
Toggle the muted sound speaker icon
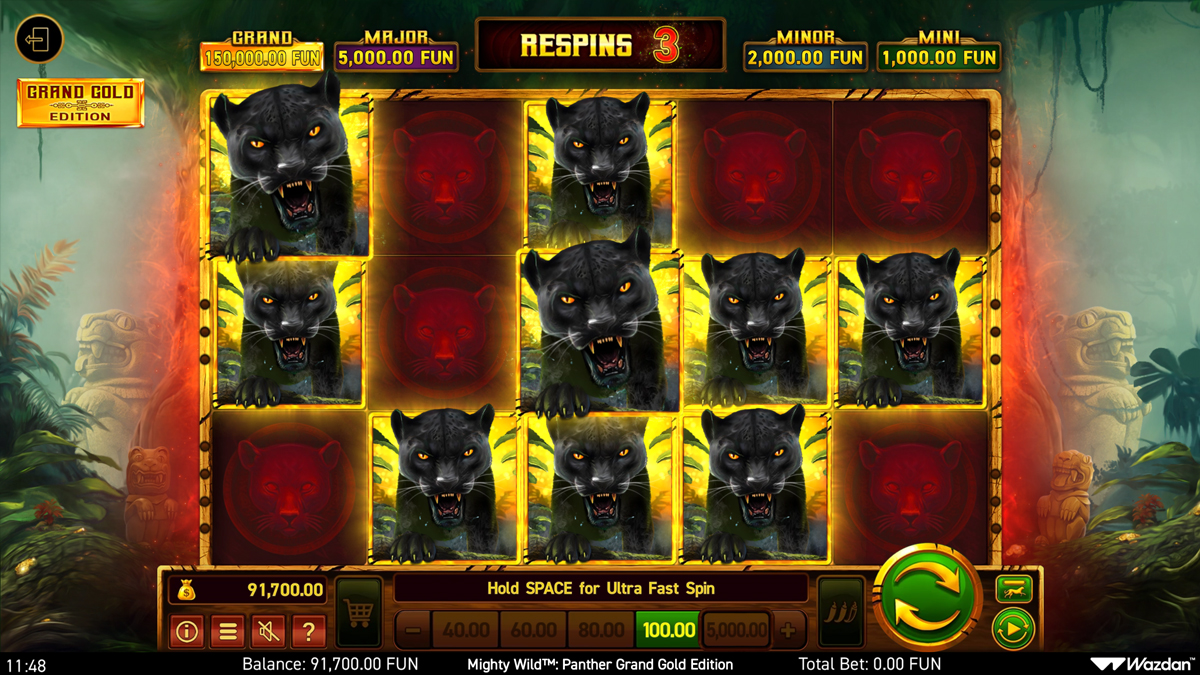(x=268, y=631)
